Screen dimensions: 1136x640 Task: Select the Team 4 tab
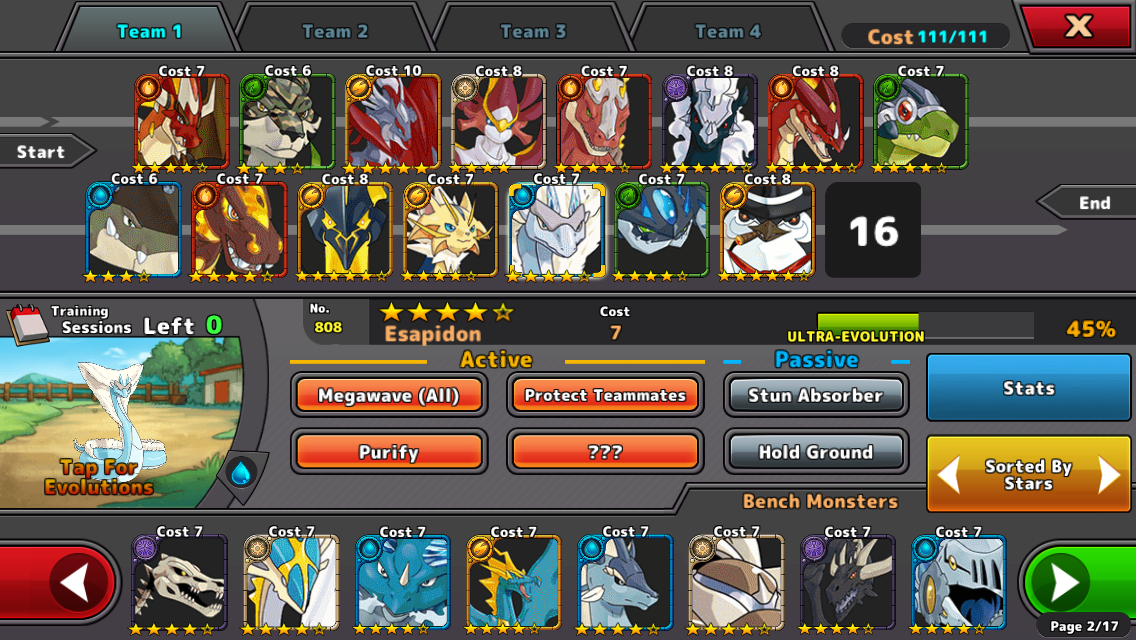point(727,31)
